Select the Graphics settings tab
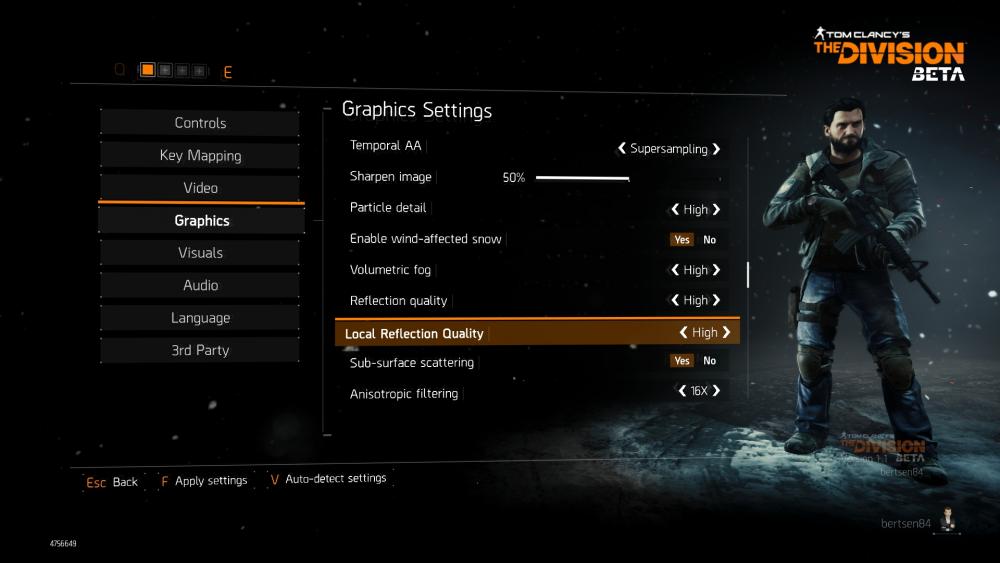This screenshot has height=563, width=1000. pyautogui.click(x=201, y=221)
